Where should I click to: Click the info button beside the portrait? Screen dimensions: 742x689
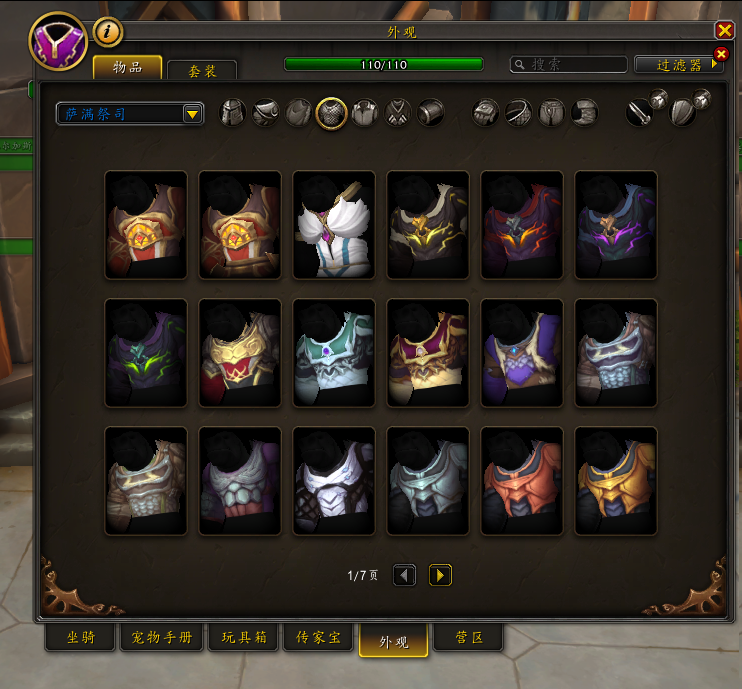click(x=108, y=32)
